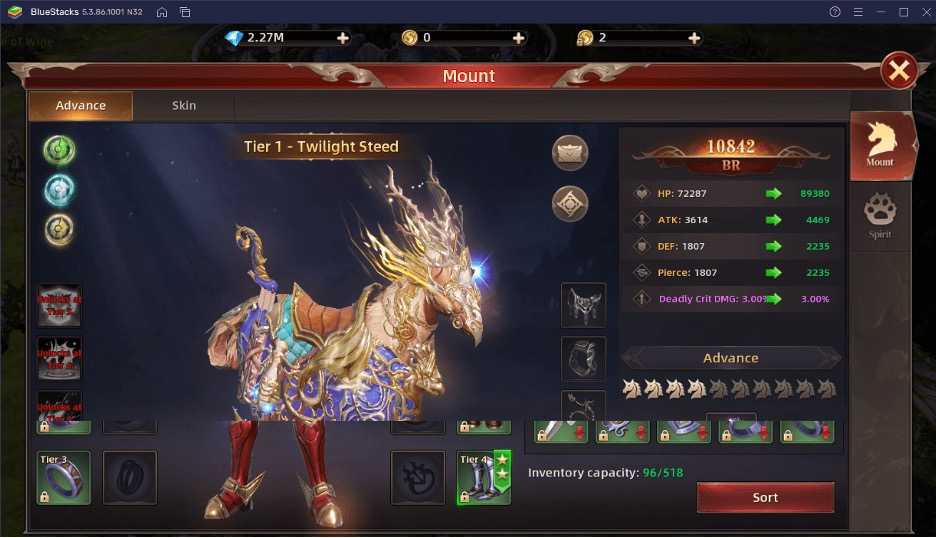The width and height of the screenshot is (936, 538).
Task: Add more diamonds with plus button
Action: (343, 38)
